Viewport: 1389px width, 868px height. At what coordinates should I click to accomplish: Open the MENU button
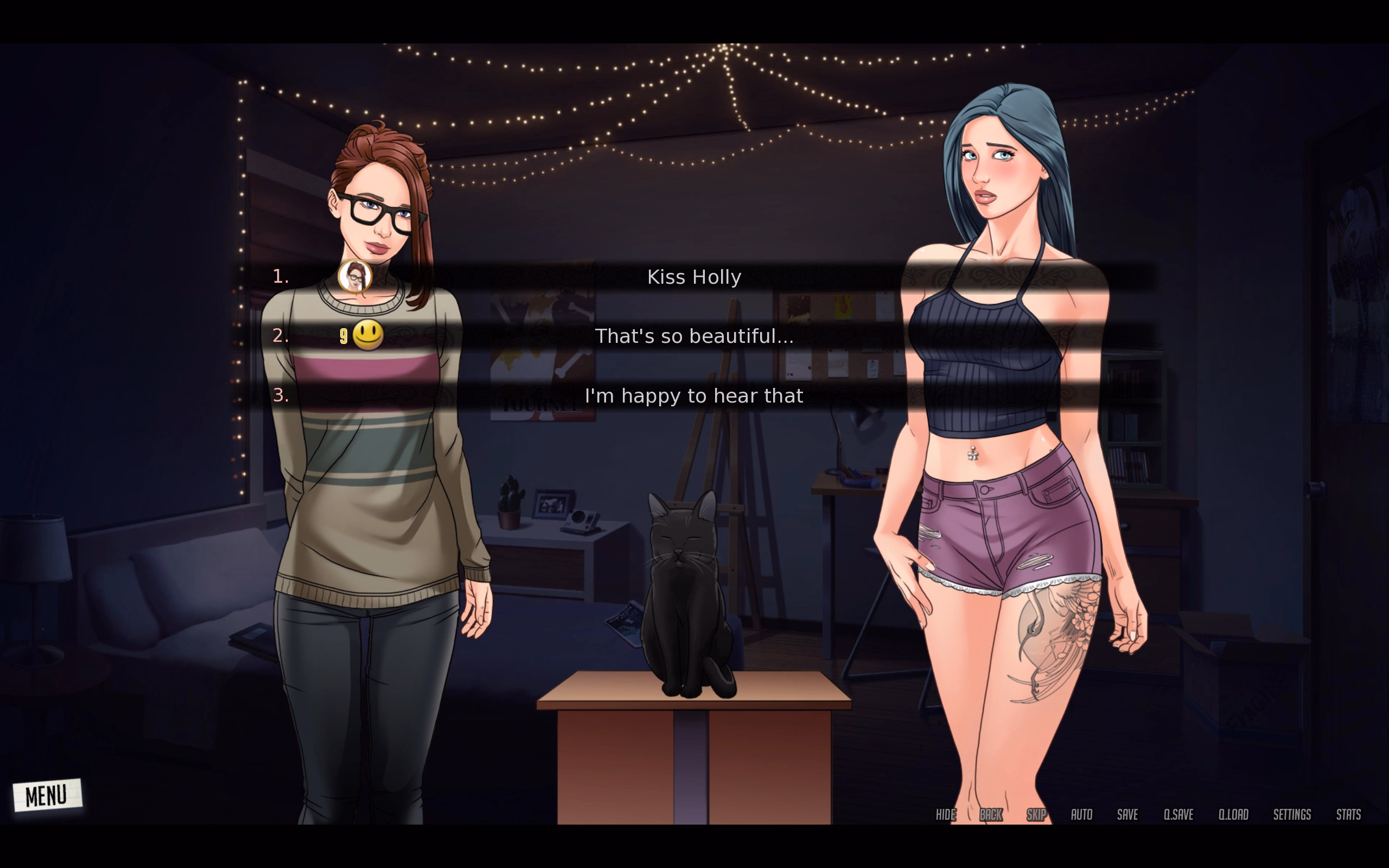tap(47, 795)
